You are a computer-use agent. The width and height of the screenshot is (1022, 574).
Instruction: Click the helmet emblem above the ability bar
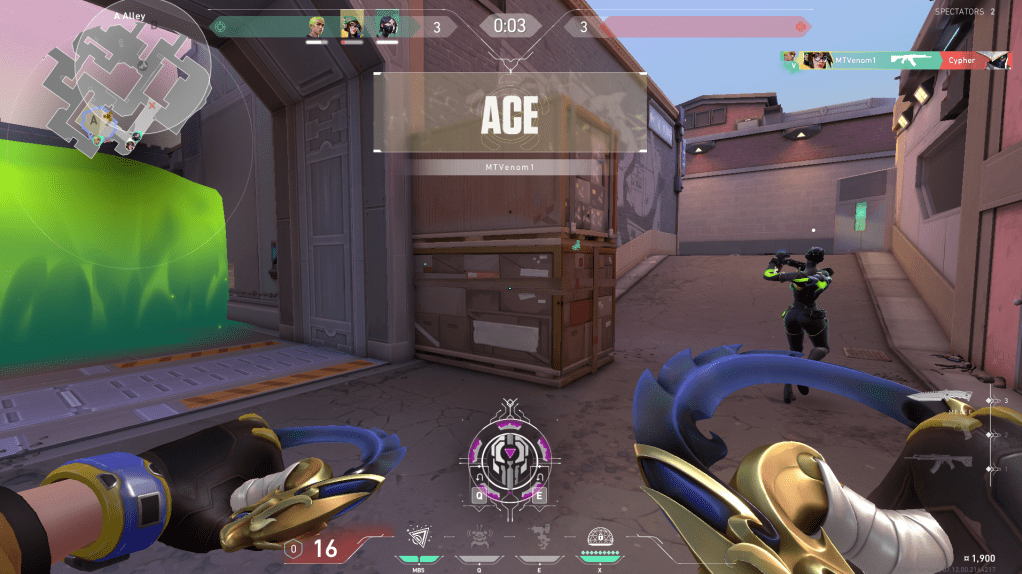click(x=511, y=457)
